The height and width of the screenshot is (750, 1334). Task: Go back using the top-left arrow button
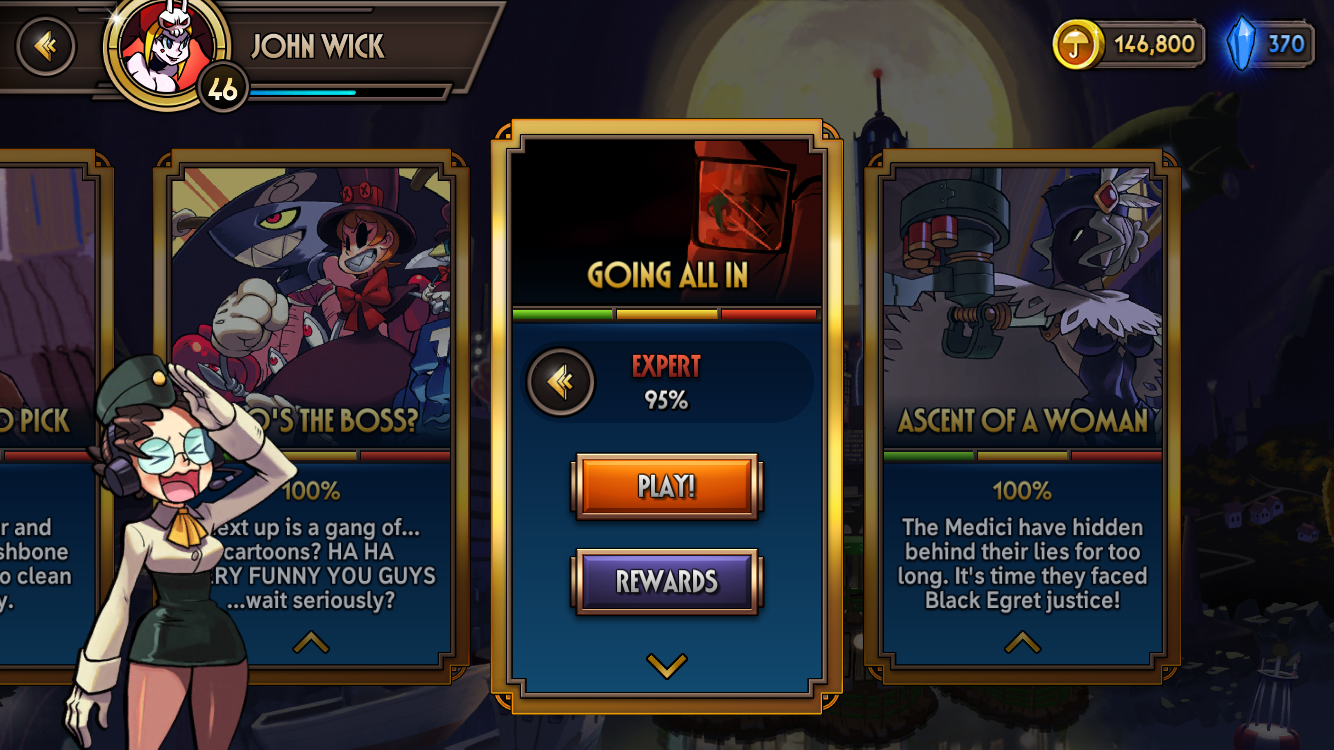click(46, 46)
